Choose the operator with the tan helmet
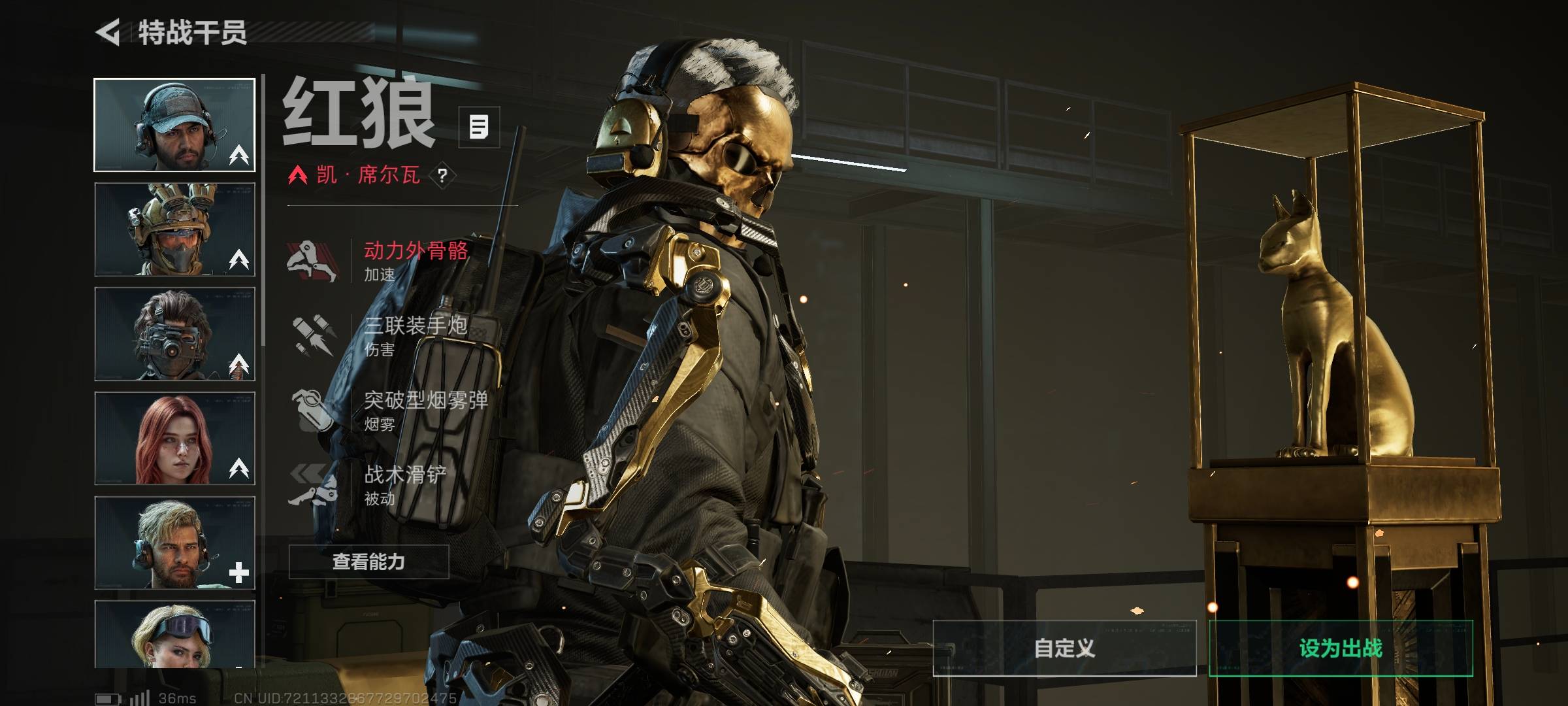Image resolution: width=1568 pixels, height=706 pixels. (x=174, y=229)
